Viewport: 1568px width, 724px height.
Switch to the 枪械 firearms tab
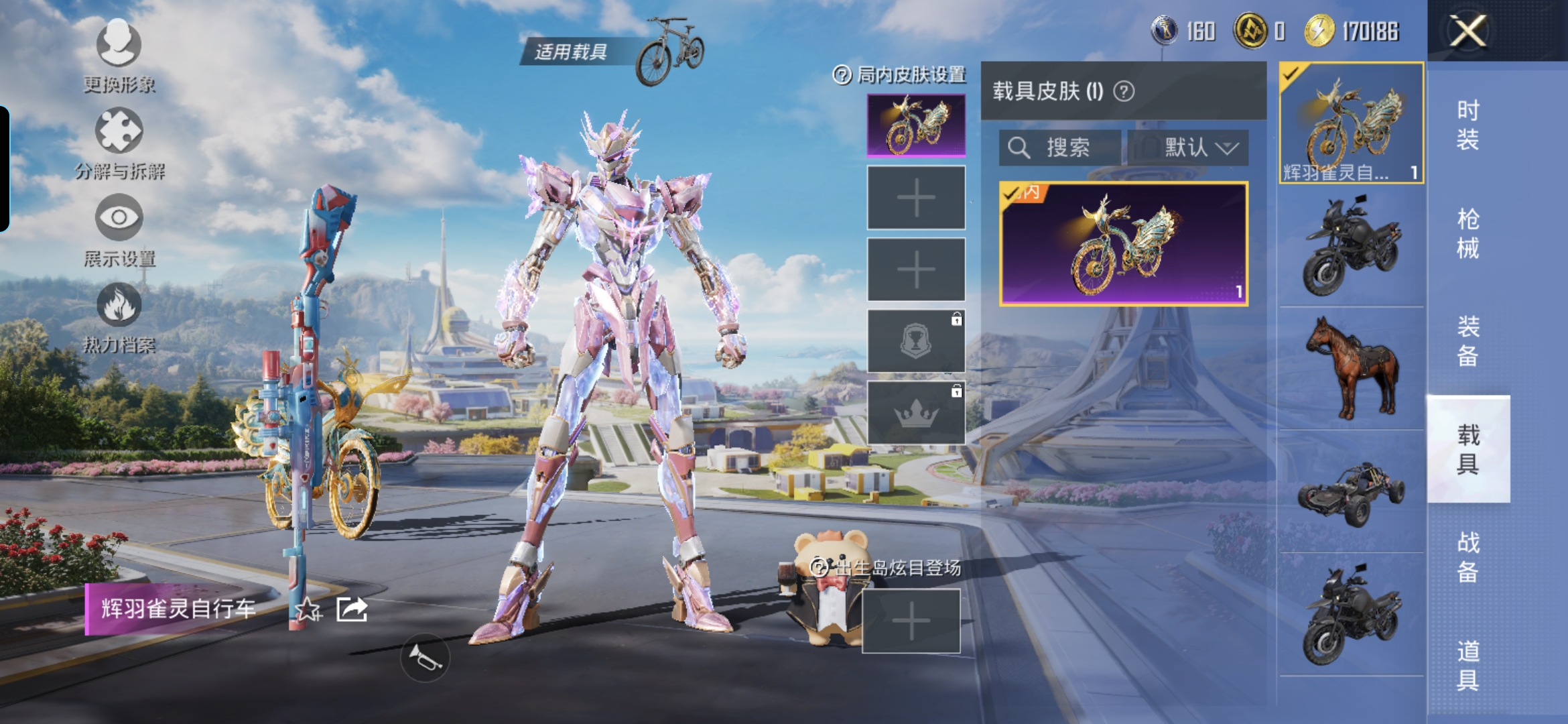[x=1467, y=233]
